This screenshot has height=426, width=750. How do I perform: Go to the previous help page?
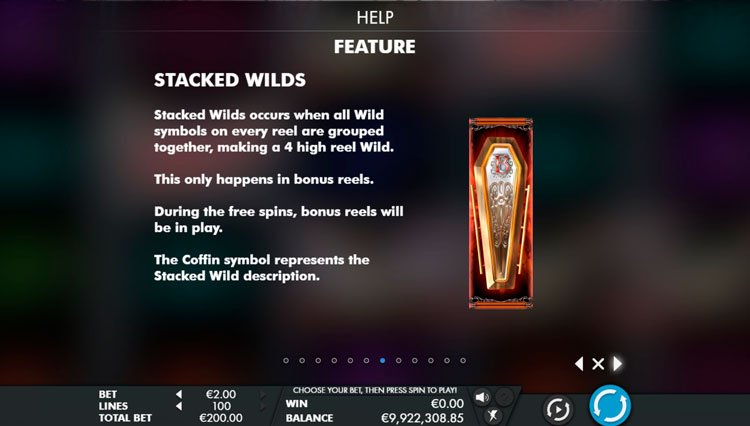click(579, 364)
